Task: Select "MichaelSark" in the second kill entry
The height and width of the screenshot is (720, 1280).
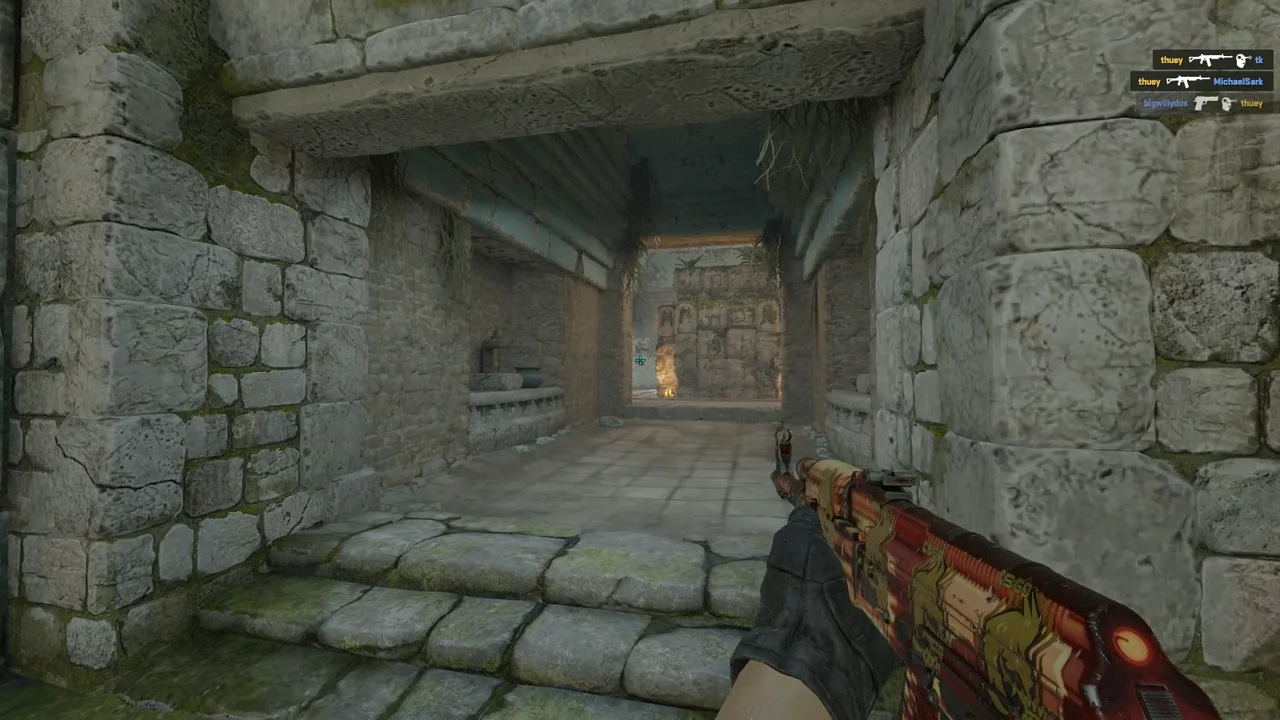Action: 1238,81
